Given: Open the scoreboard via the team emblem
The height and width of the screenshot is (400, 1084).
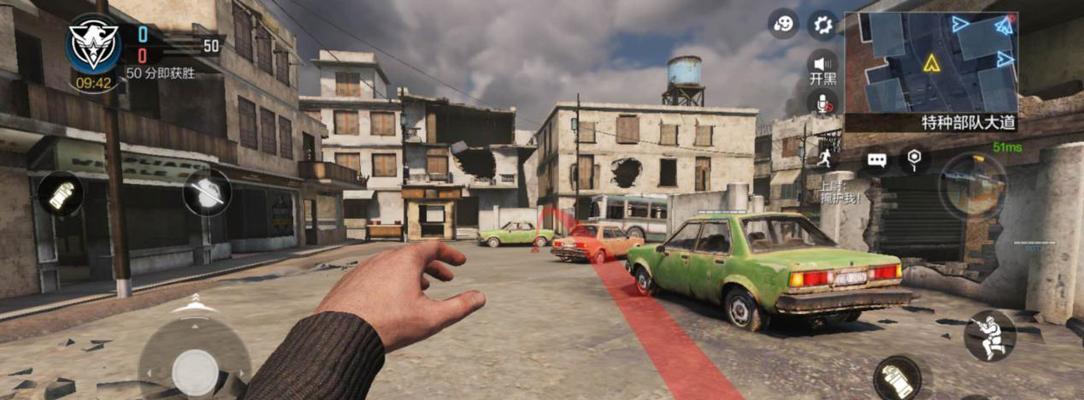Looking at the screenshot, I should tap(94, 44).
